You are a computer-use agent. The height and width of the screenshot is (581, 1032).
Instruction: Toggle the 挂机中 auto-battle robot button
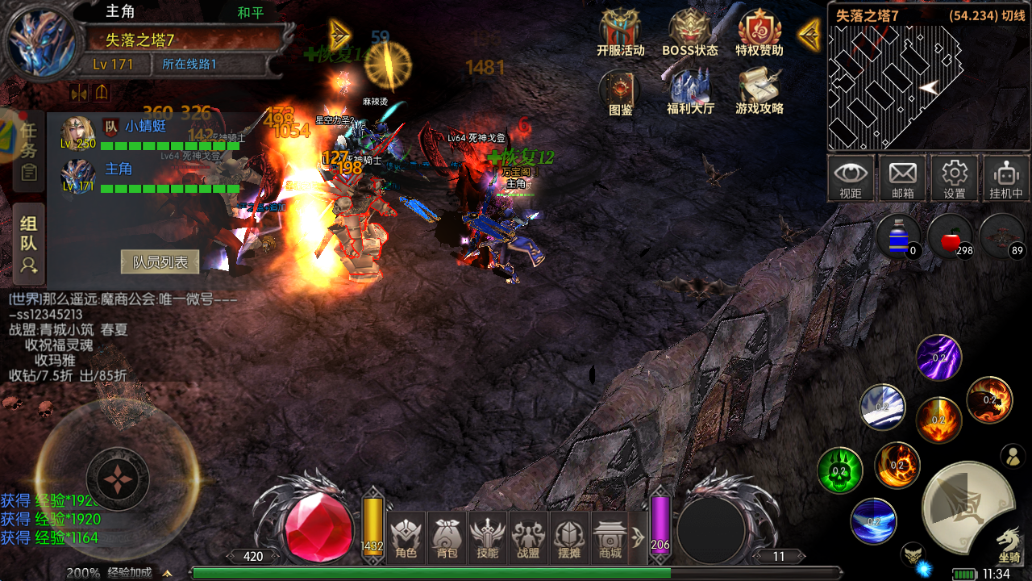[x=1006, y=177]
